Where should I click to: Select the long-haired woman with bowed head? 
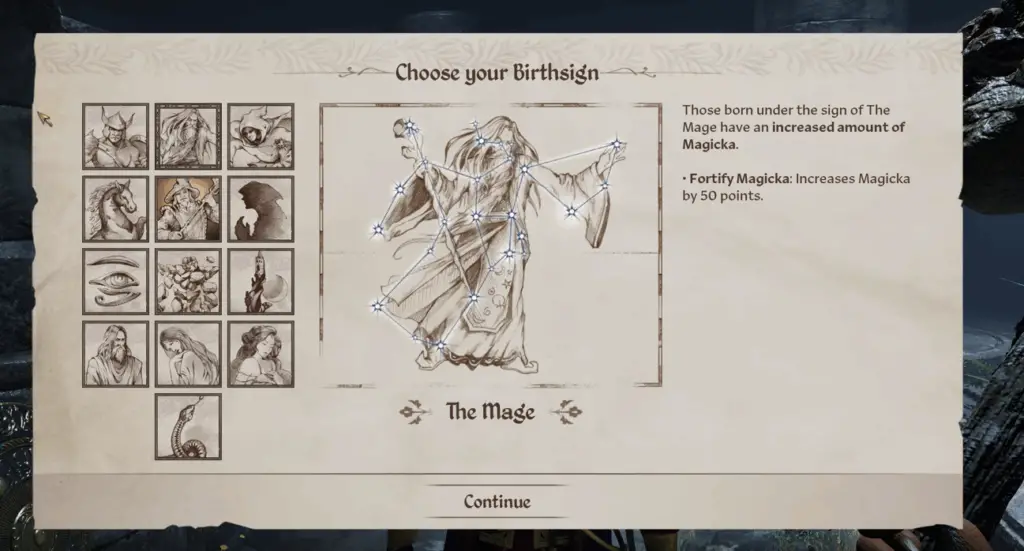pyautogui.click(x=188, y=354)
